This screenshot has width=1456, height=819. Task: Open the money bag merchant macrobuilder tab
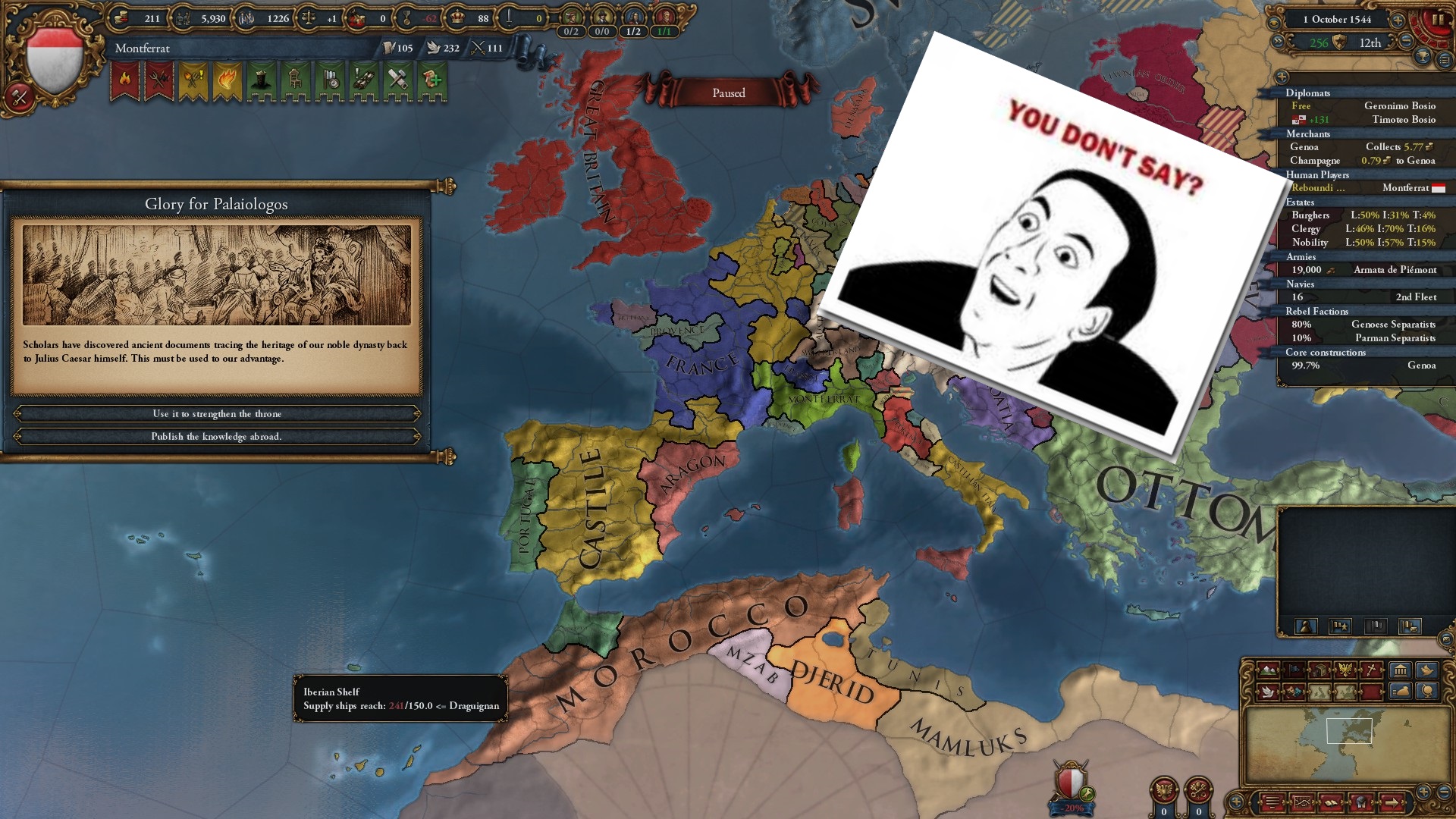[x=1400, y=692]
